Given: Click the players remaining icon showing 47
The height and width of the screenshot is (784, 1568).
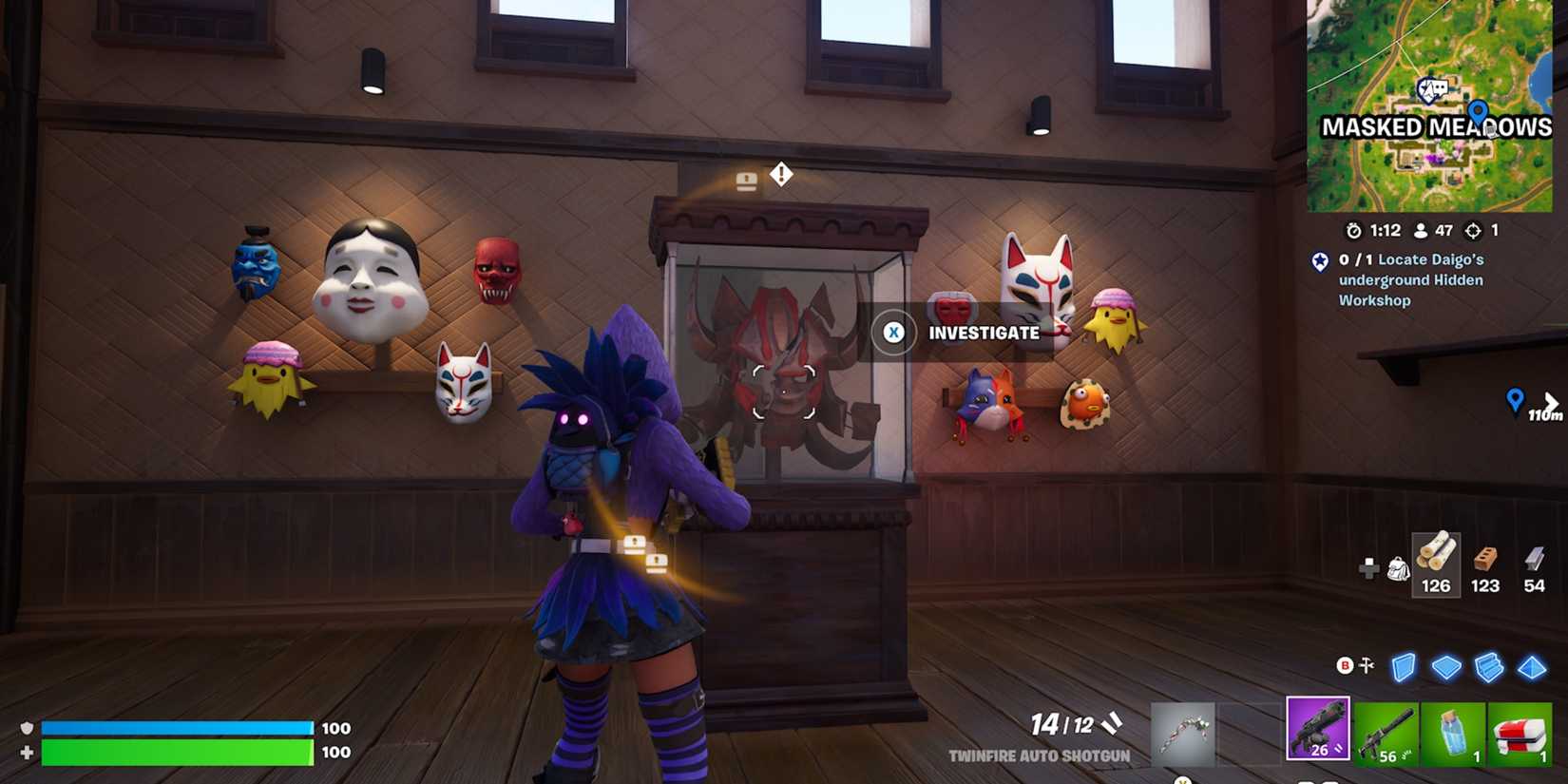Looking at the screenshot, I should [1420, 230].
